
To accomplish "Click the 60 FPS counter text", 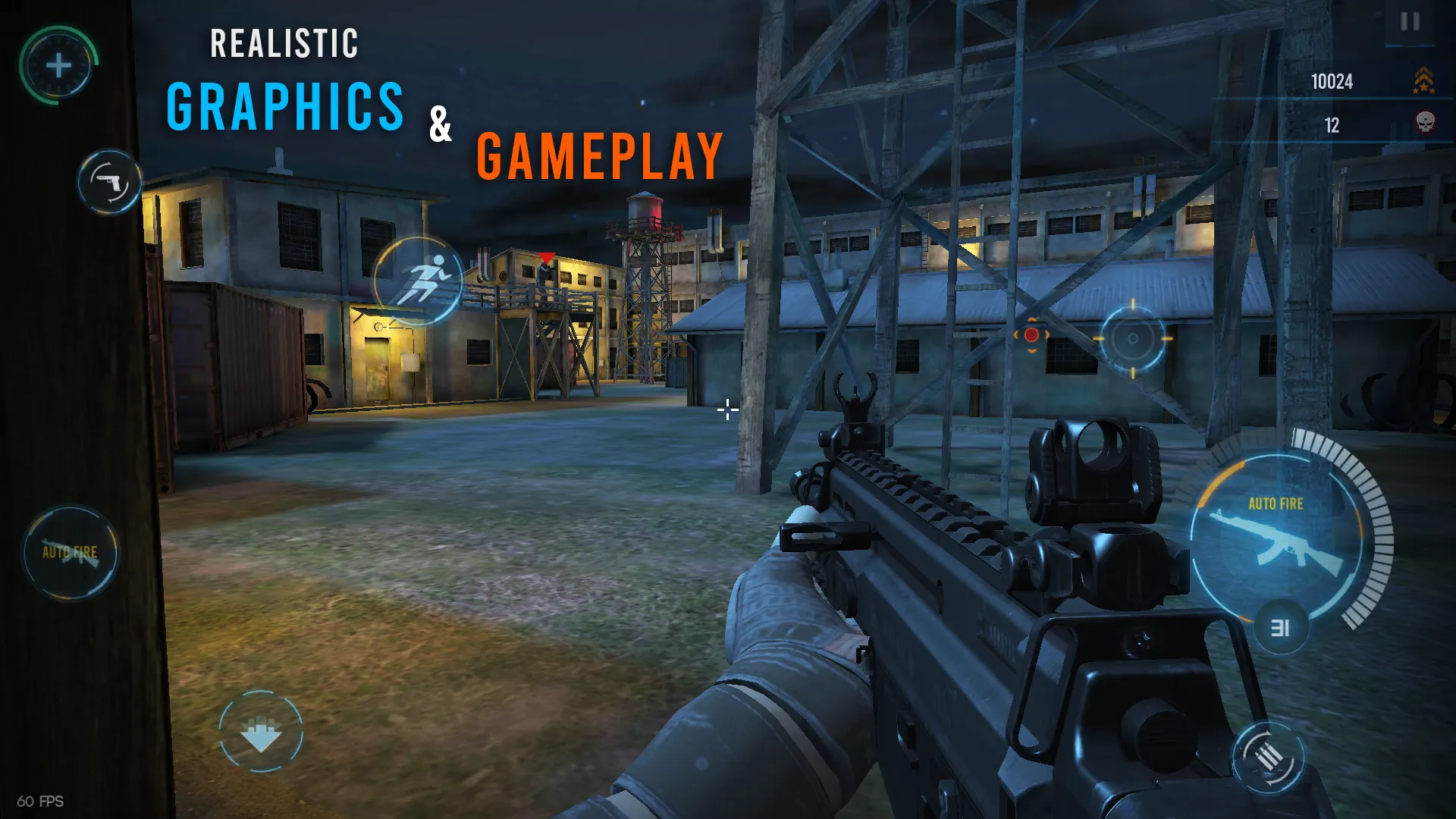I will (39, 800).
